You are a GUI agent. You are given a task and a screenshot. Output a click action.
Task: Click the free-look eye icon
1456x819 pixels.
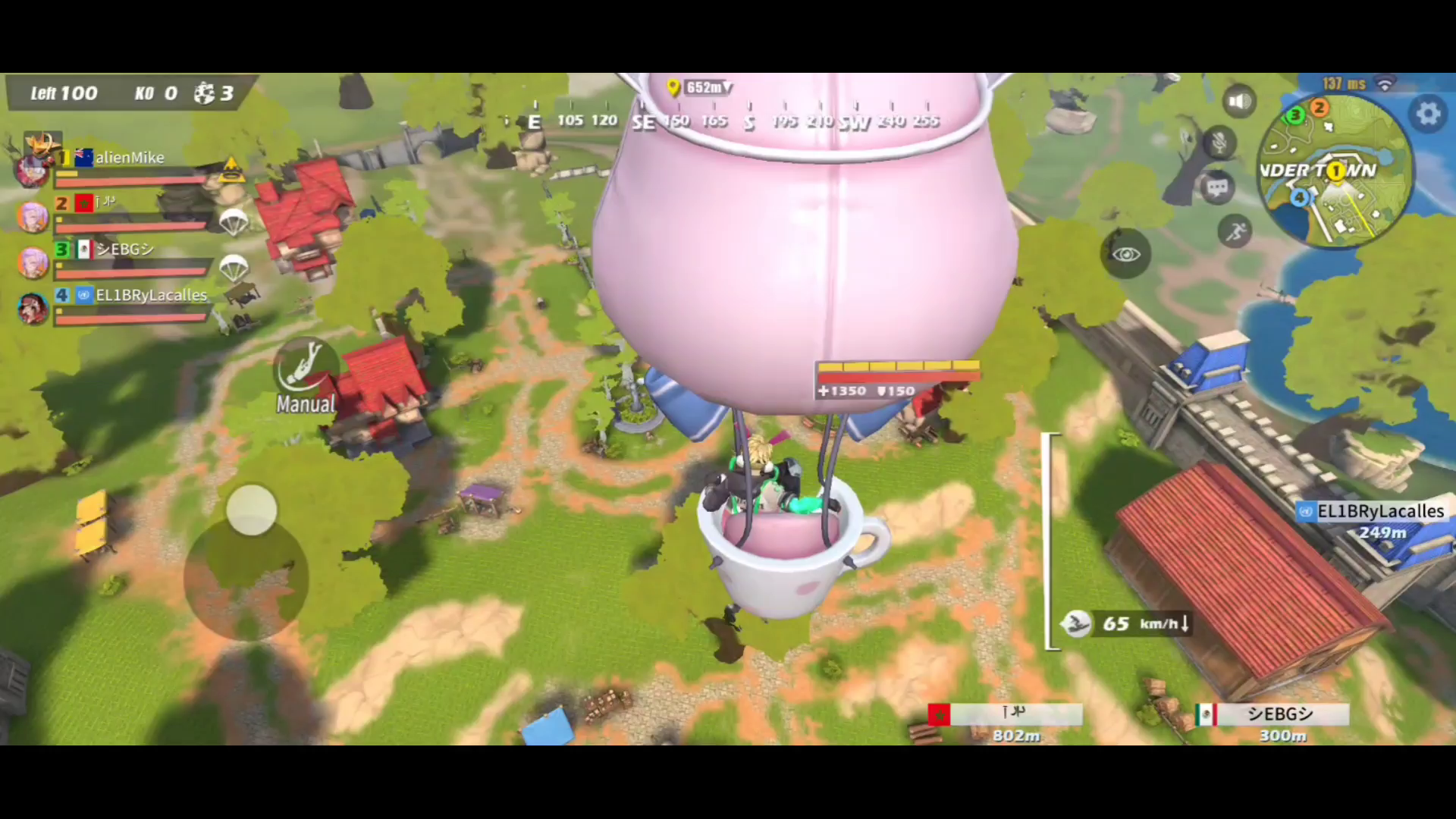(1128, 254)
